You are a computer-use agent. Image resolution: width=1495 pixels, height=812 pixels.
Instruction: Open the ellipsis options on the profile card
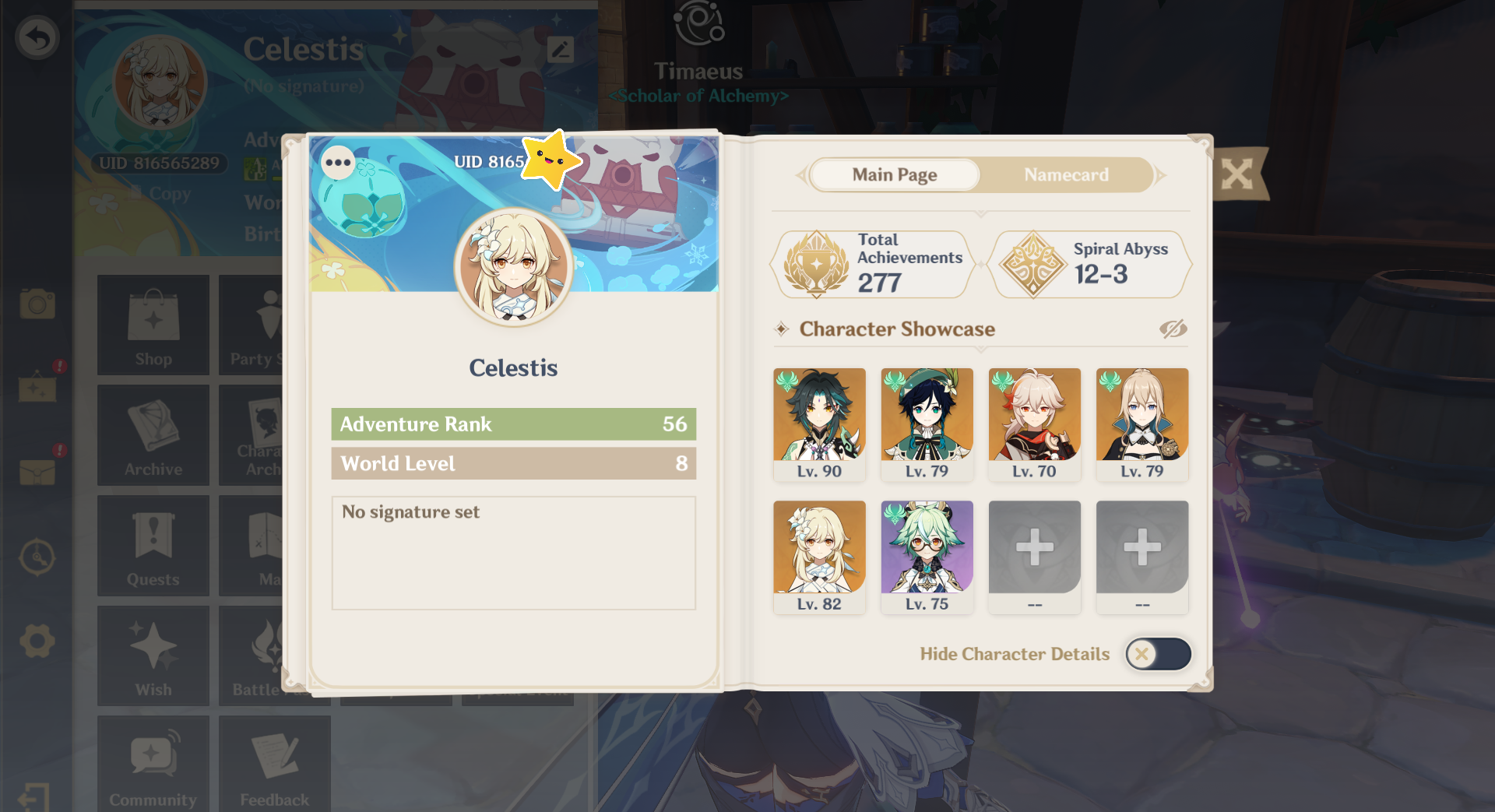(x=339, y=163)
